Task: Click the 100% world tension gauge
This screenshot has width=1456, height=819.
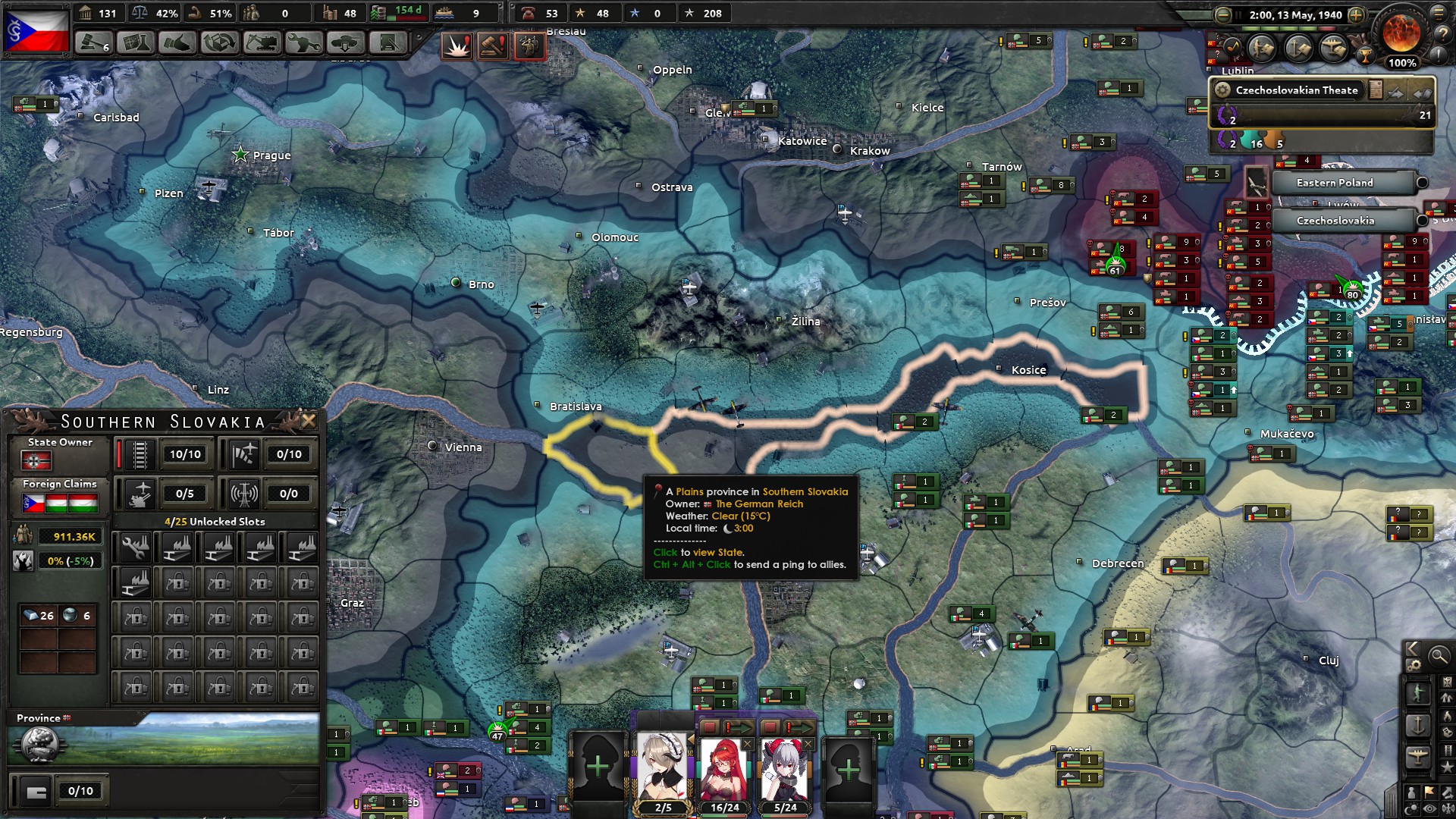Action: 1402,62
